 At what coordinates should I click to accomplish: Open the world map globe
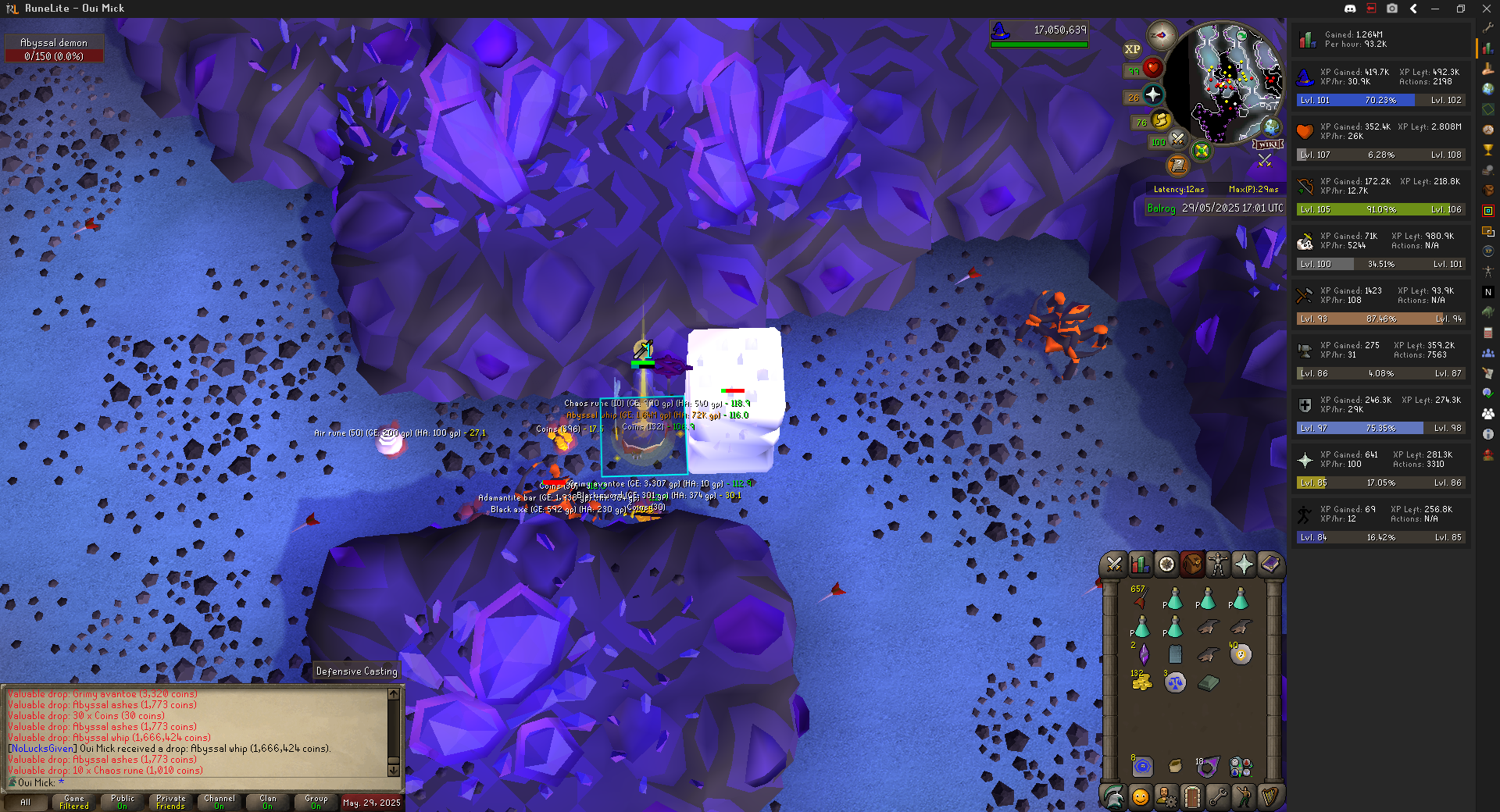(1272, 127)
